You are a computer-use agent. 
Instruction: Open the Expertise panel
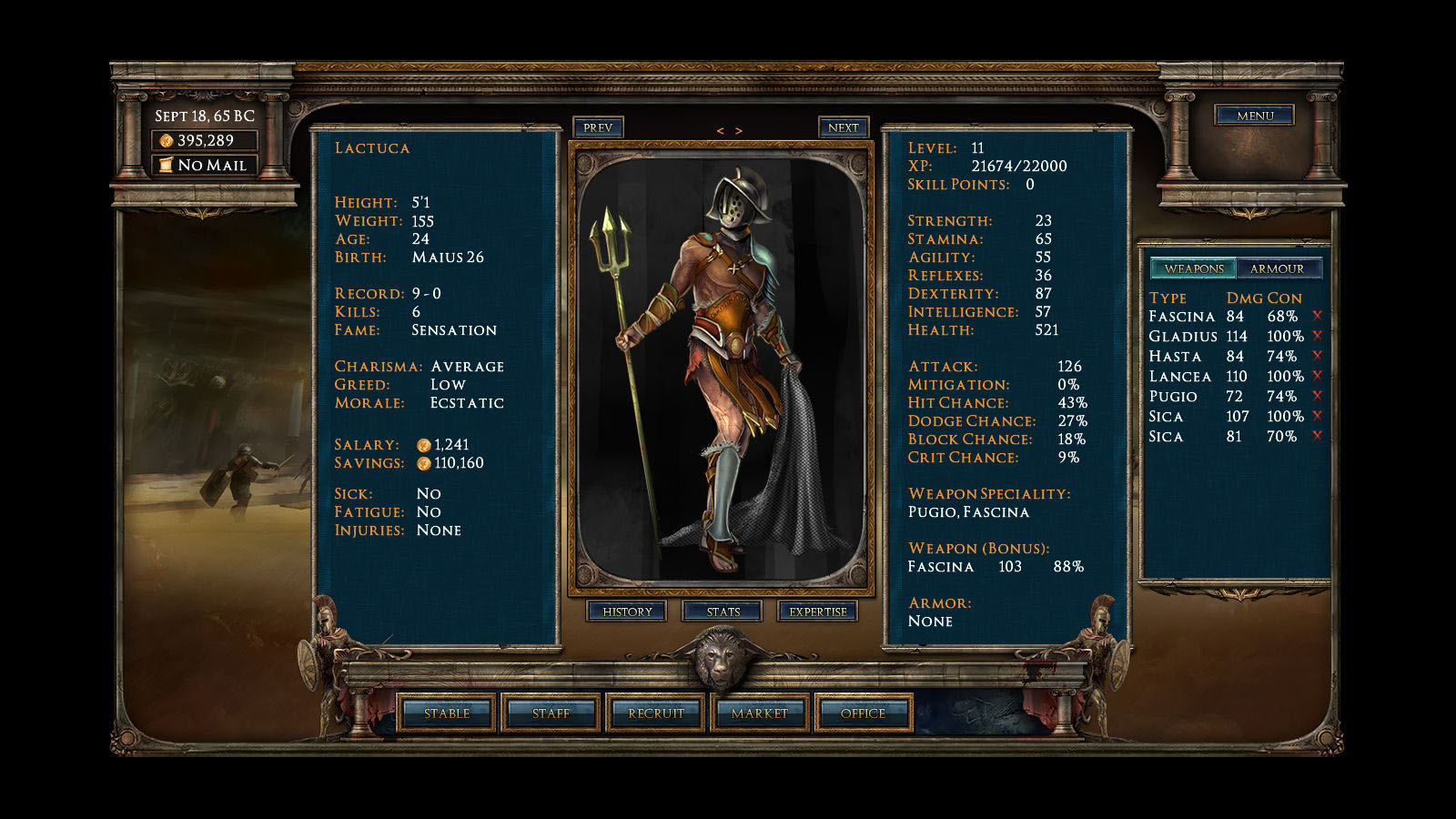pyautogui.click(x=817, y=612)
